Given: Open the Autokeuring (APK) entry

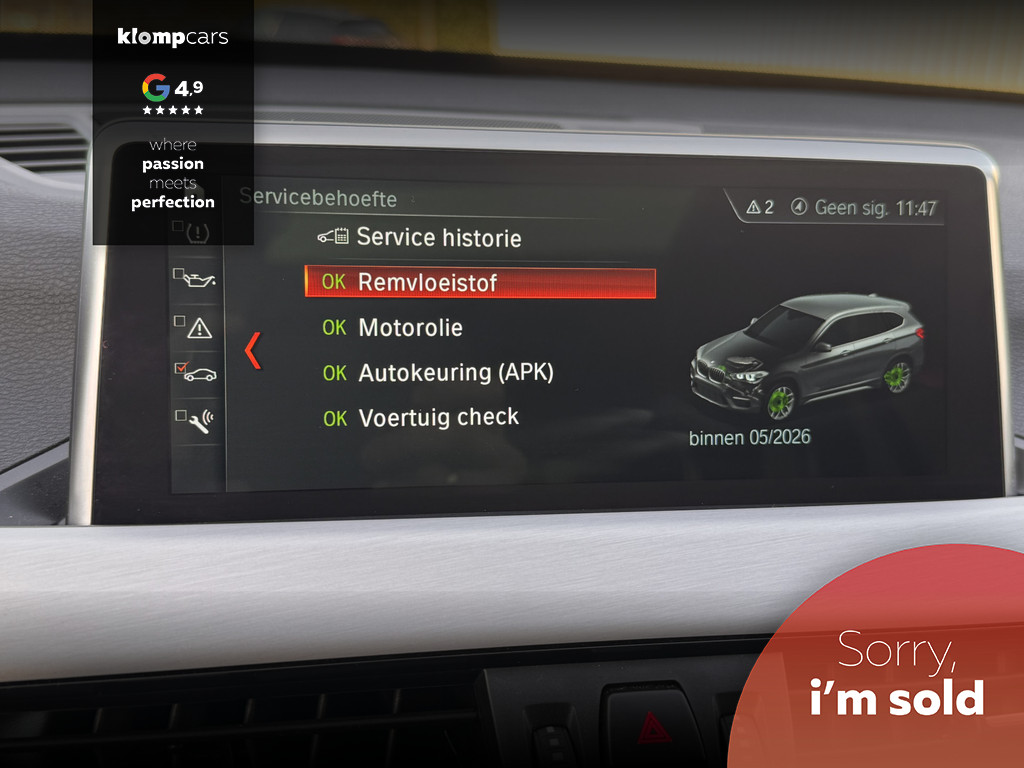Looking at the screenshot, I should [455, 373].
